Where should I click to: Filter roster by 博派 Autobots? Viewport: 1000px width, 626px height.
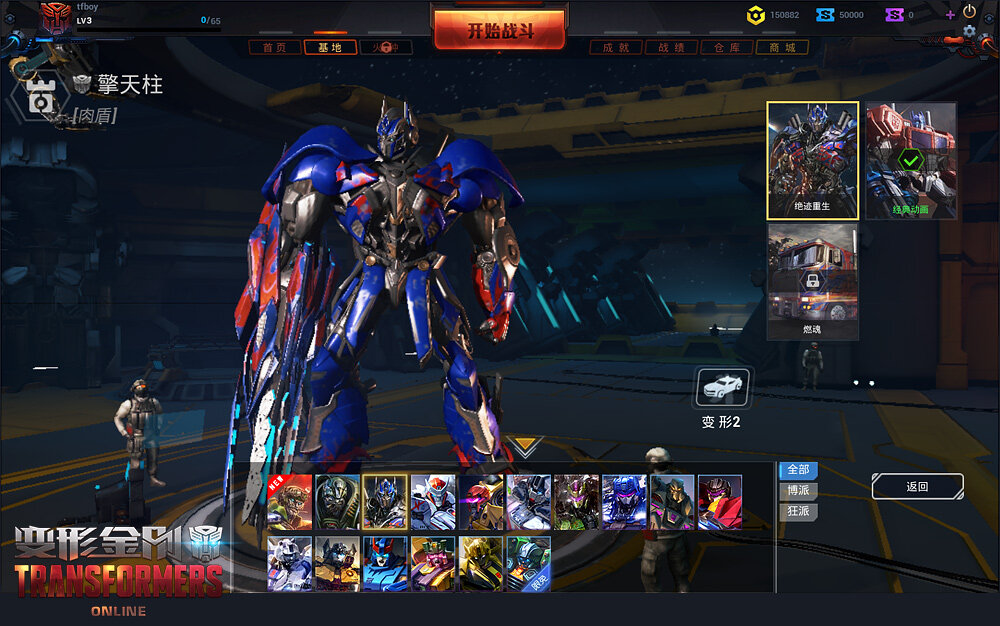point(798,491)
